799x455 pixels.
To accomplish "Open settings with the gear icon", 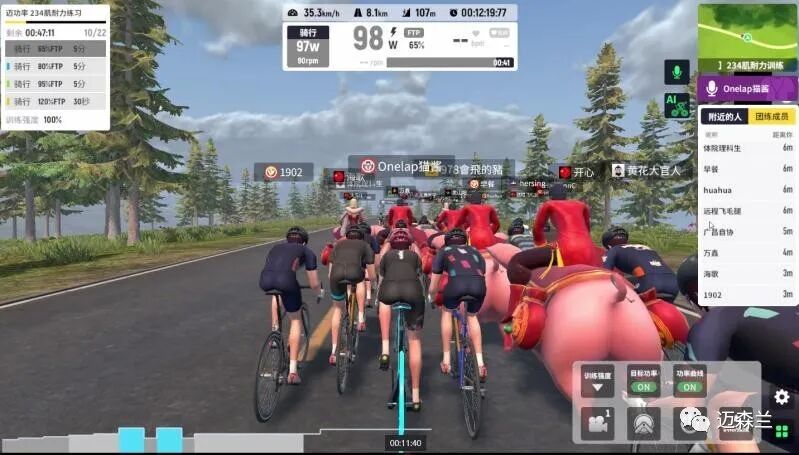I will point(781,397).
